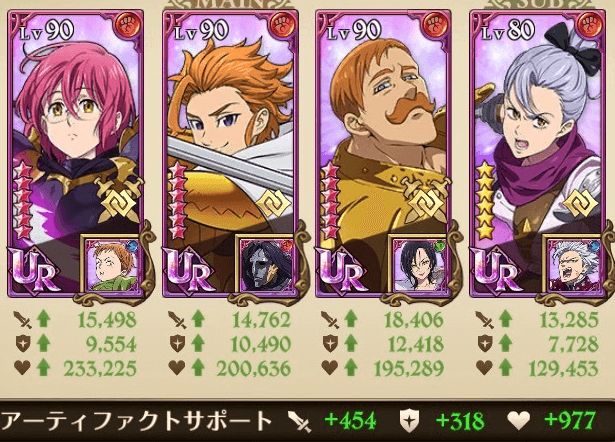Open the blond boy association portrait
Screen dimensions: 615x442
110,266
